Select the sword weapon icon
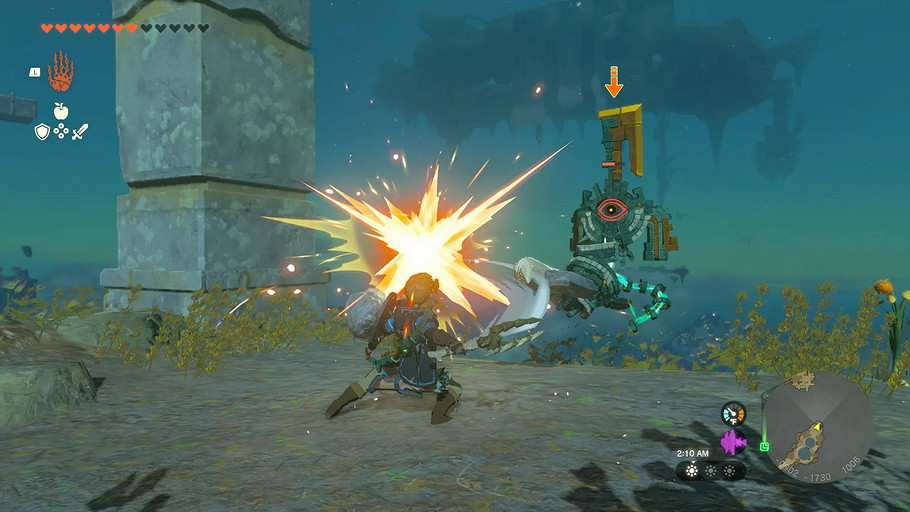The image size is (910, 512). (x=80, y=131)
